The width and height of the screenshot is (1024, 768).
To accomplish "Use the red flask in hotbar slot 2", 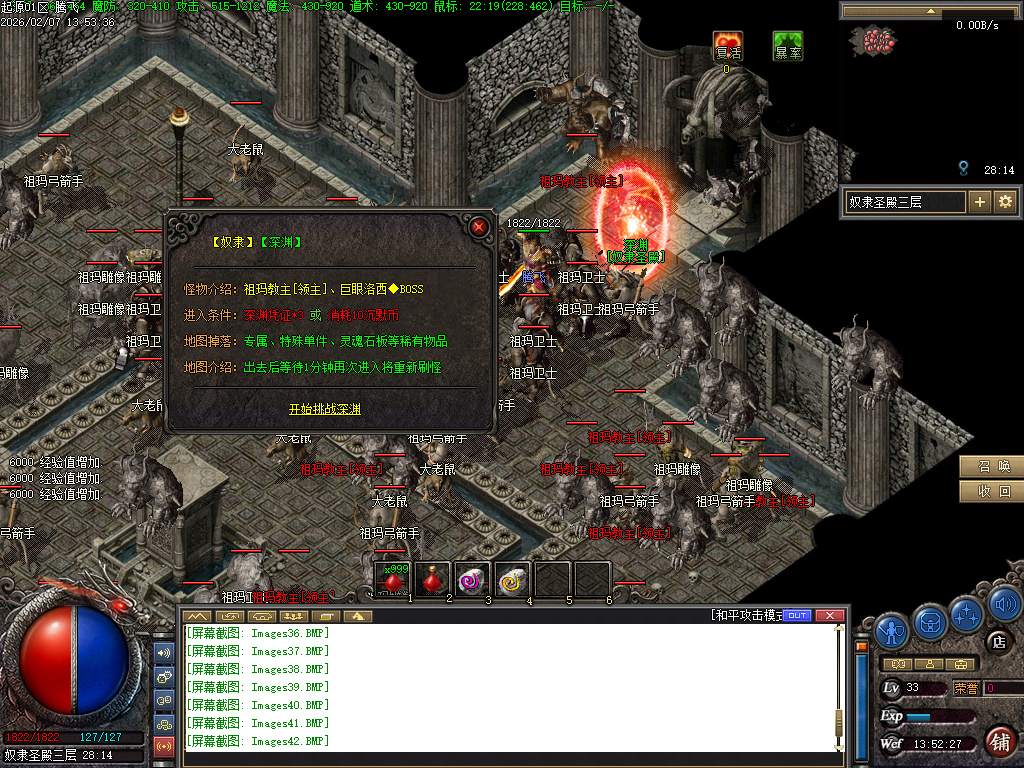I will pos(434,578).
